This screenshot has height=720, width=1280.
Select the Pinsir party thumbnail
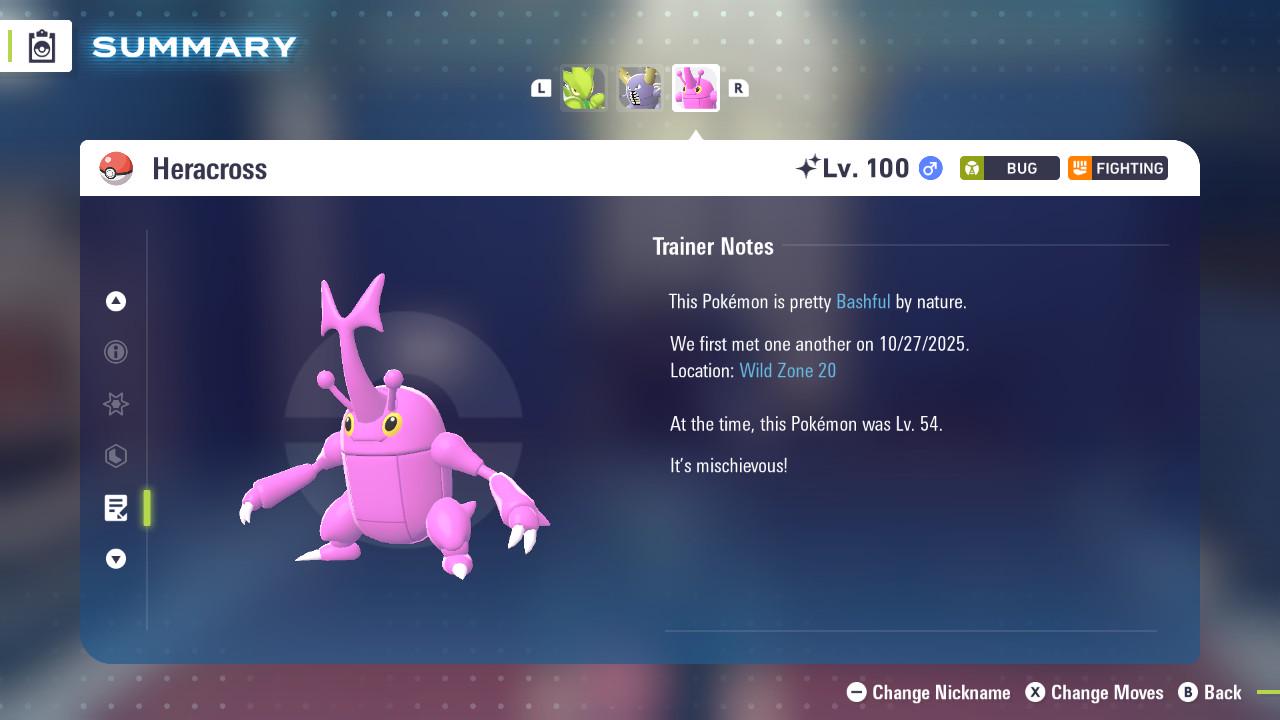pyautogui.click(x=640, y=88)
